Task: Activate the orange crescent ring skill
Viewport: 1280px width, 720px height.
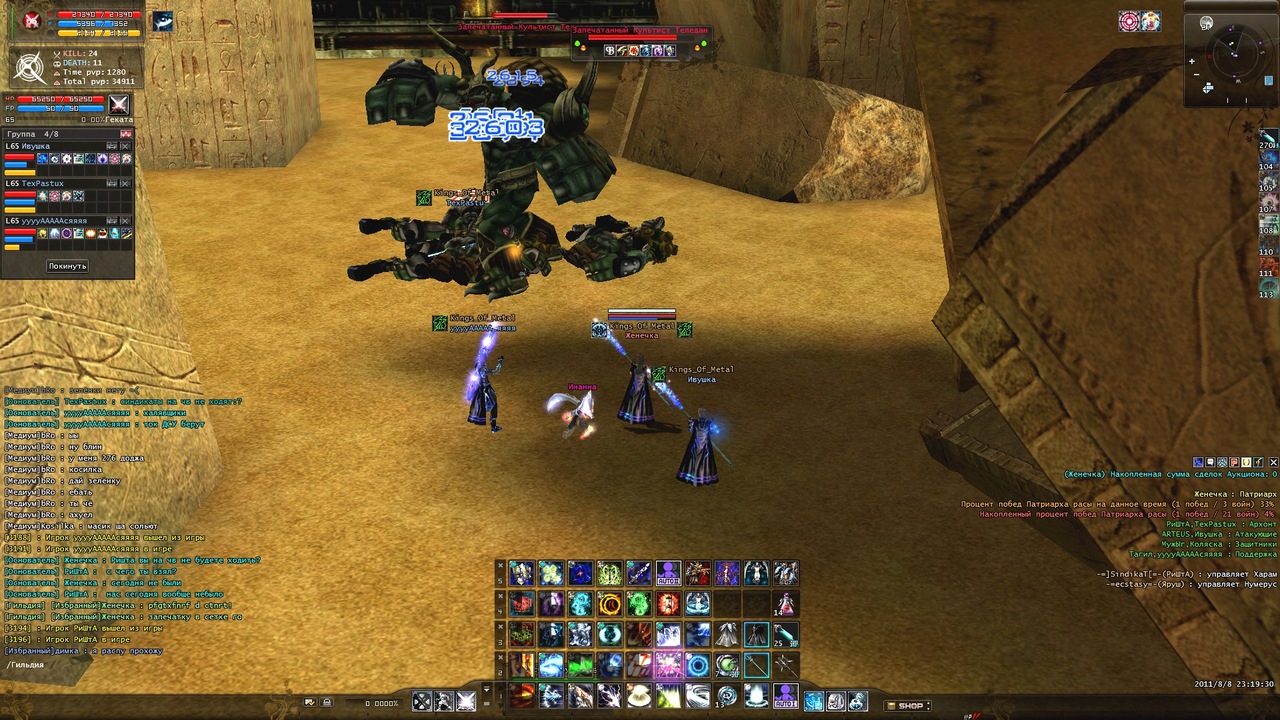Action: click(609, 604)
